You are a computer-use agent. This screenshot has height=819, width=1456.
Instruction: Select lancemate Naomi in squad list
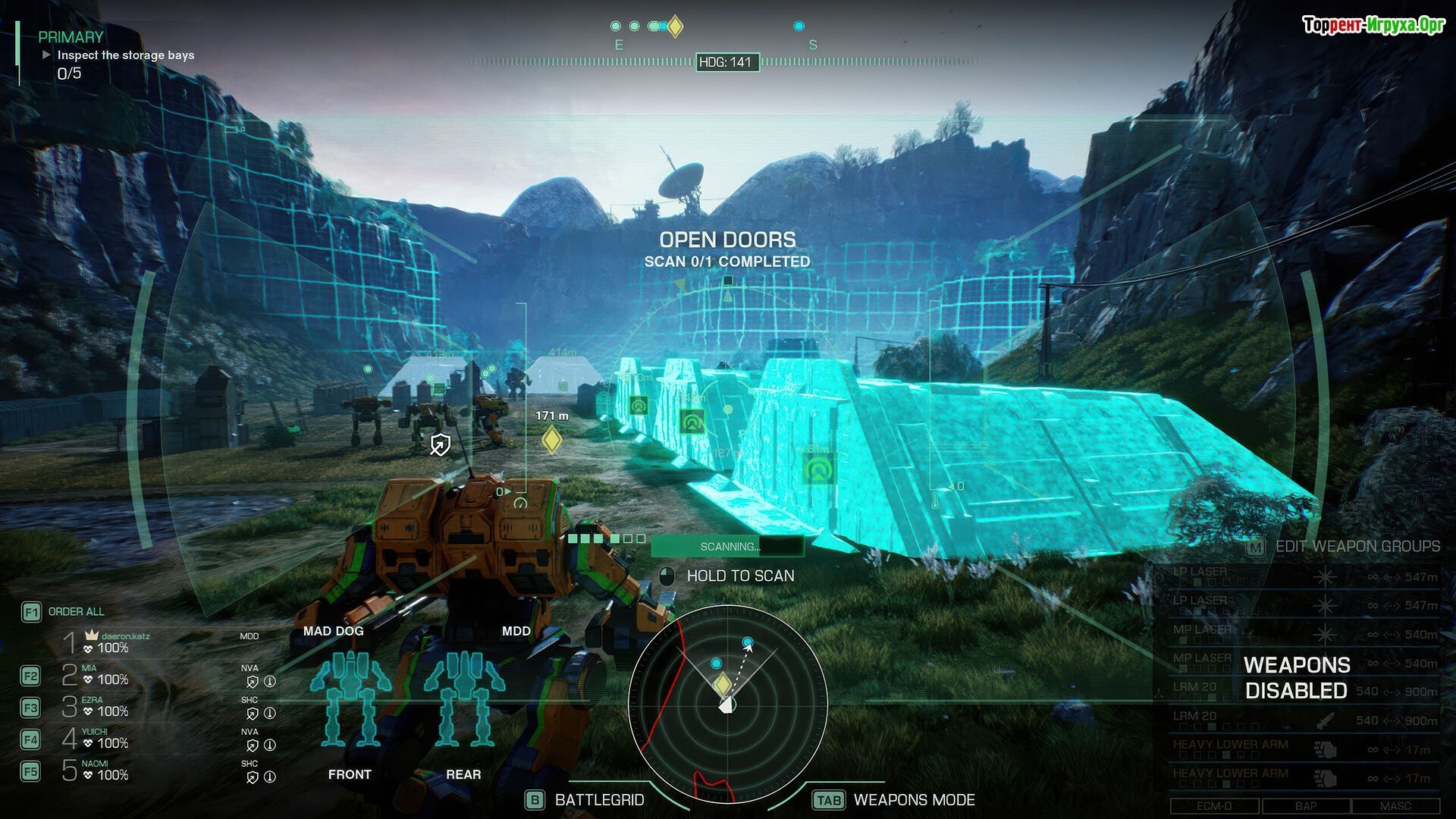[106, 770]
